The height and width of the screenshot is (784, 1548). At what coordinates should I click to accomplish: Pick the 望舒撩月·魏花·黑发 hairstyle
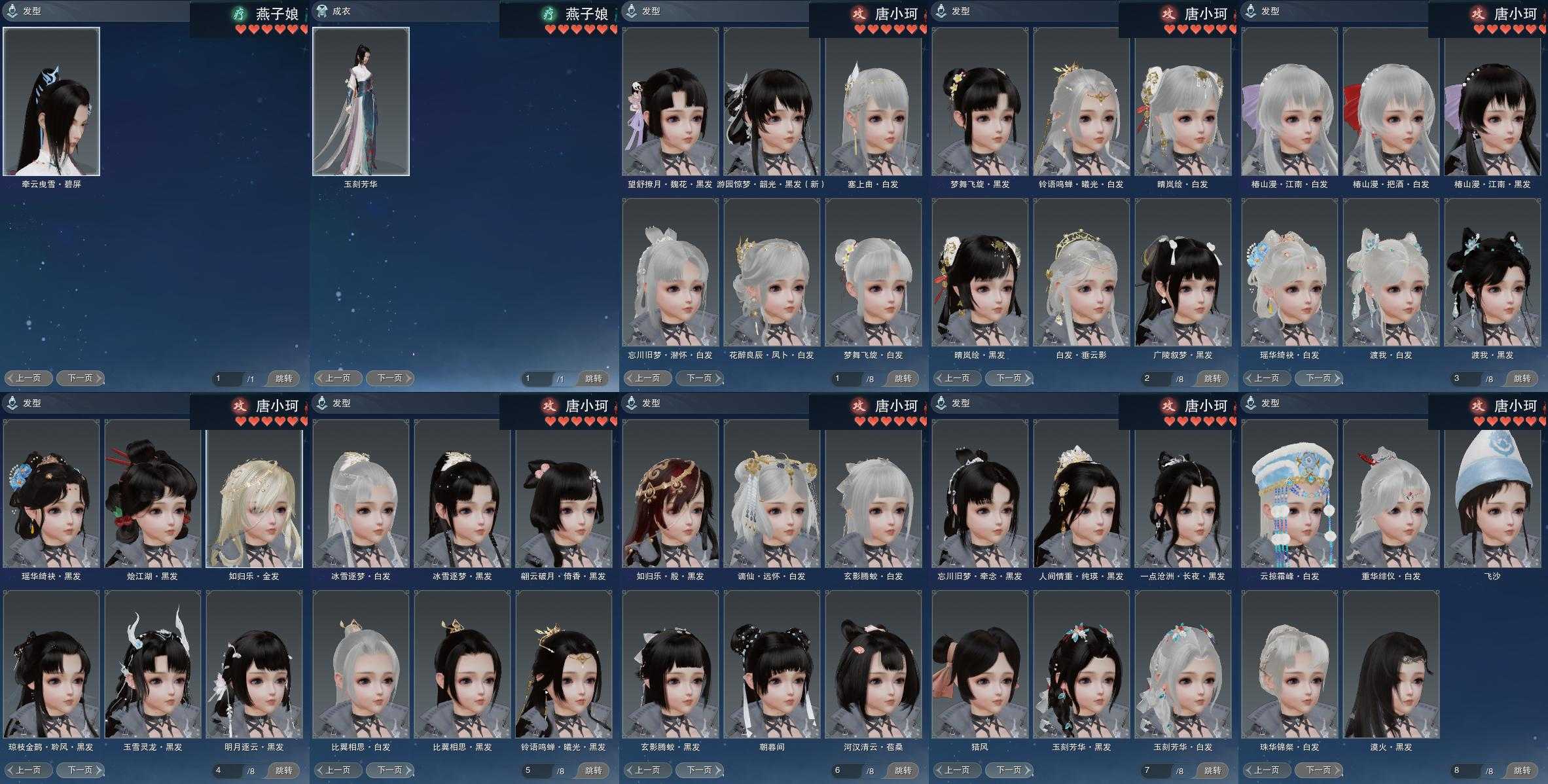click(670, 101)
